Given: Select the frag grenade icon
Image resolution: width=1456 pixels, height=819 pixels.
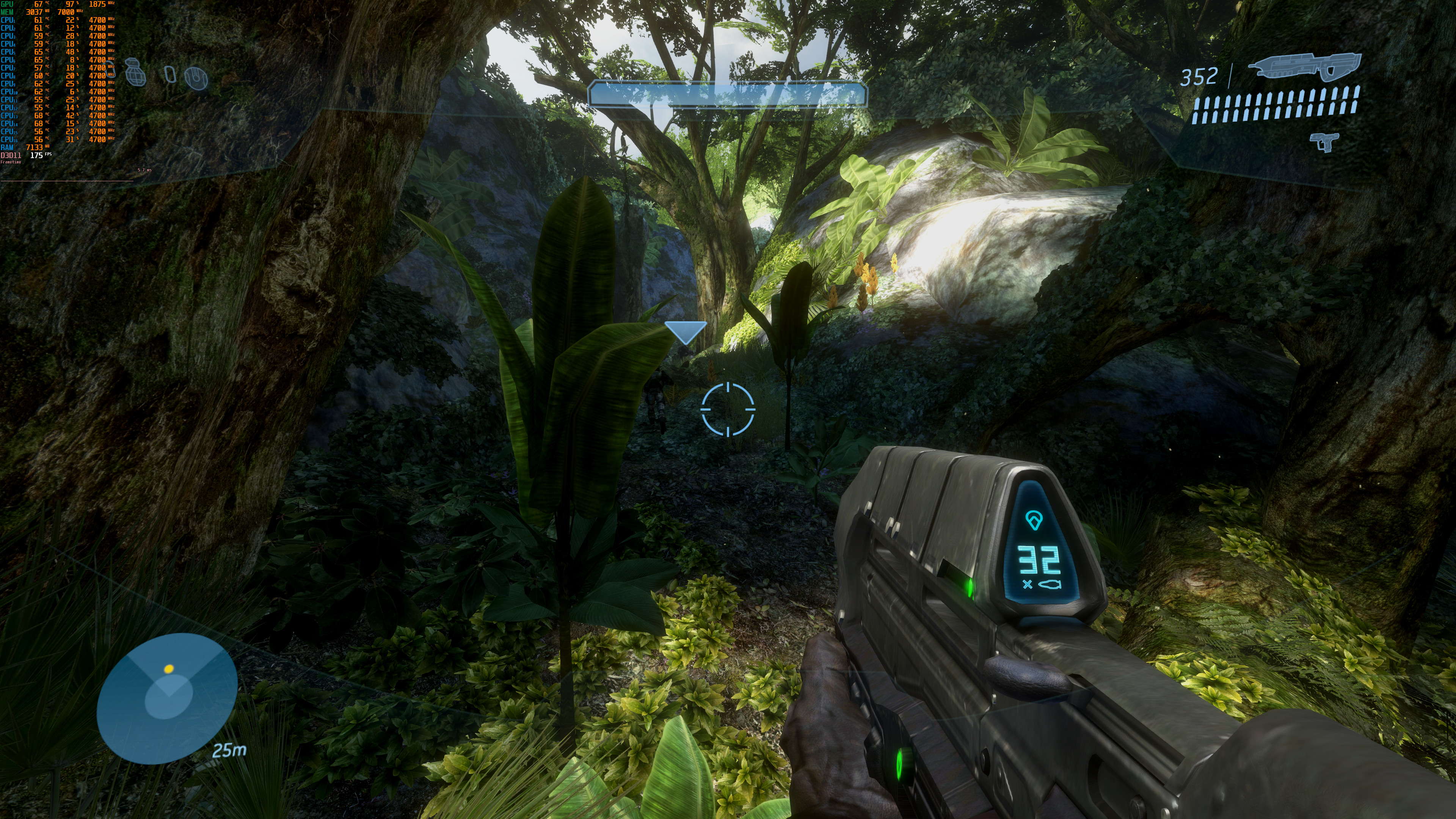Looking at the screenshot, I should pyautogui.click(x=135, y=72).
